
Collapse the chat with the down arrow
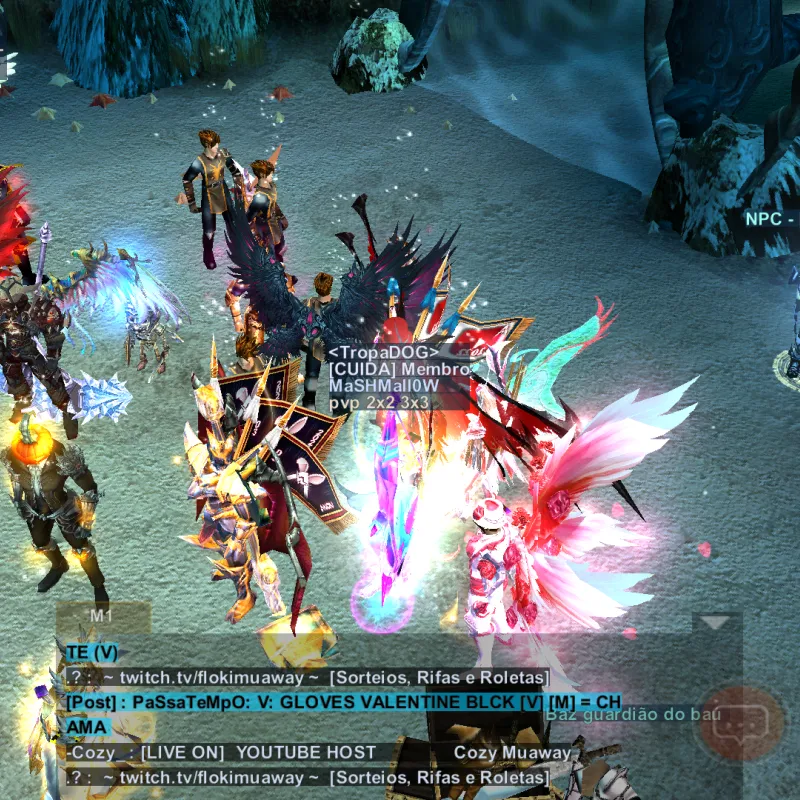(x=715, y=623)
